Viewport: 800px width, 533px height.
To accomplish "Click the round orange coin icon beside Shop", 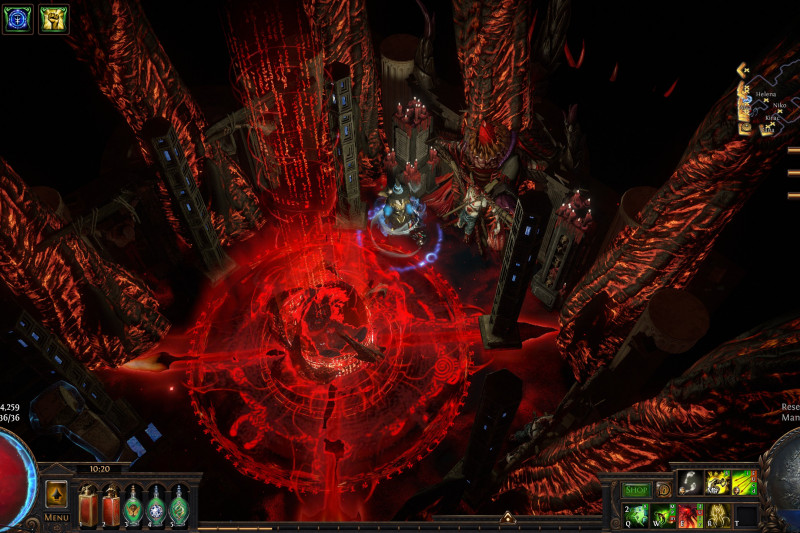I will point(663,490).
